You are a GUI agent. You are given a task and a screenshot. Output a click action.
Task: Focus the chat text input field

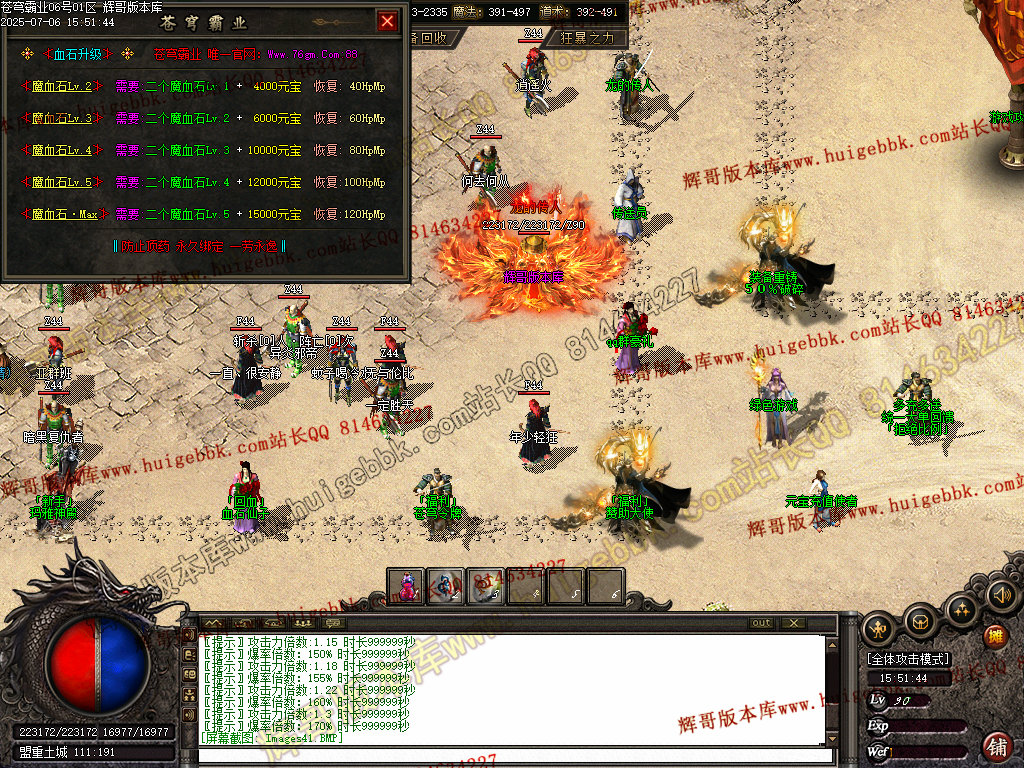(x=510, y=754)
